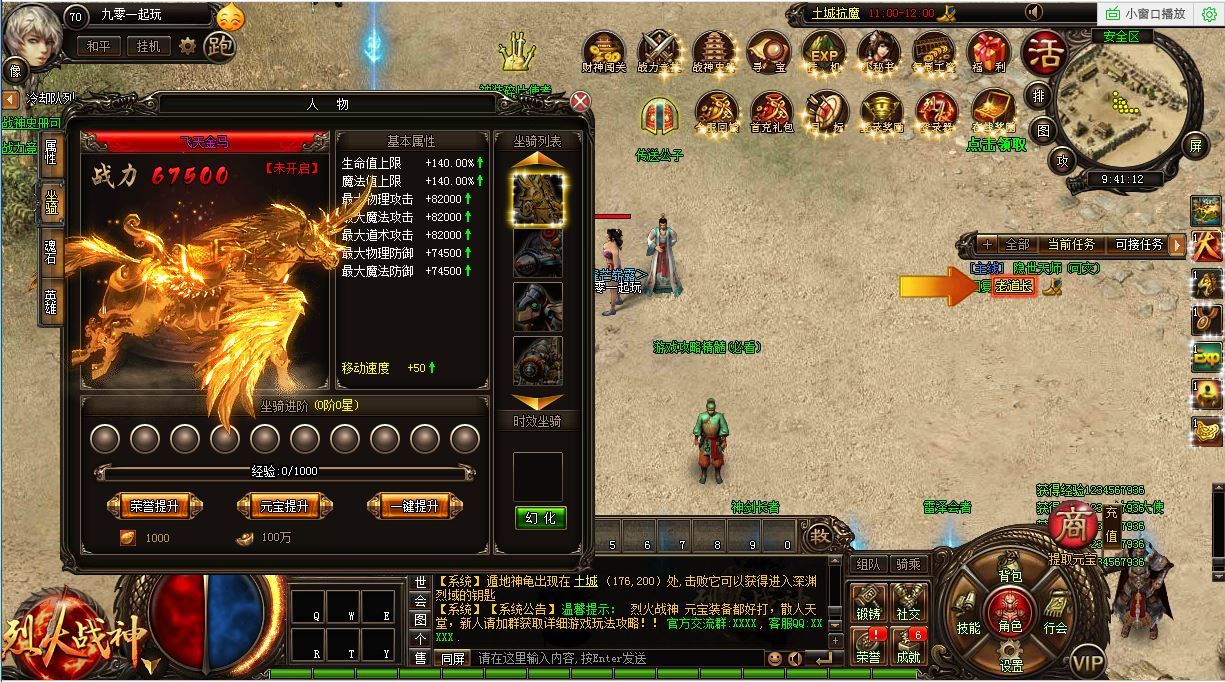This screenshot has height=682, width=1225.
Task: Click the 小窗口播放 small window playback button
Action: pyautogui.click(x=1144, y=13)
